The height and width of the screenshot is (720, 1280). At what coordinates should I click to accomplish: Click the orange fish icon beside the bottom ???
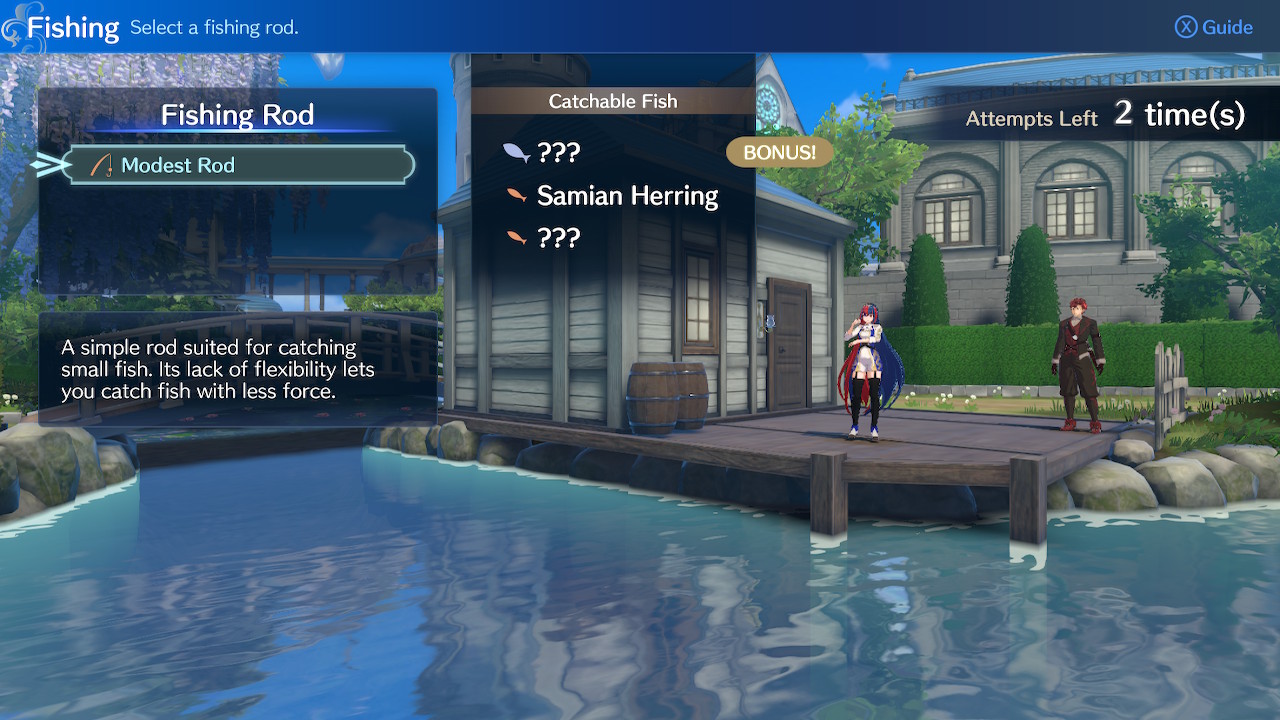click(514, 235)
